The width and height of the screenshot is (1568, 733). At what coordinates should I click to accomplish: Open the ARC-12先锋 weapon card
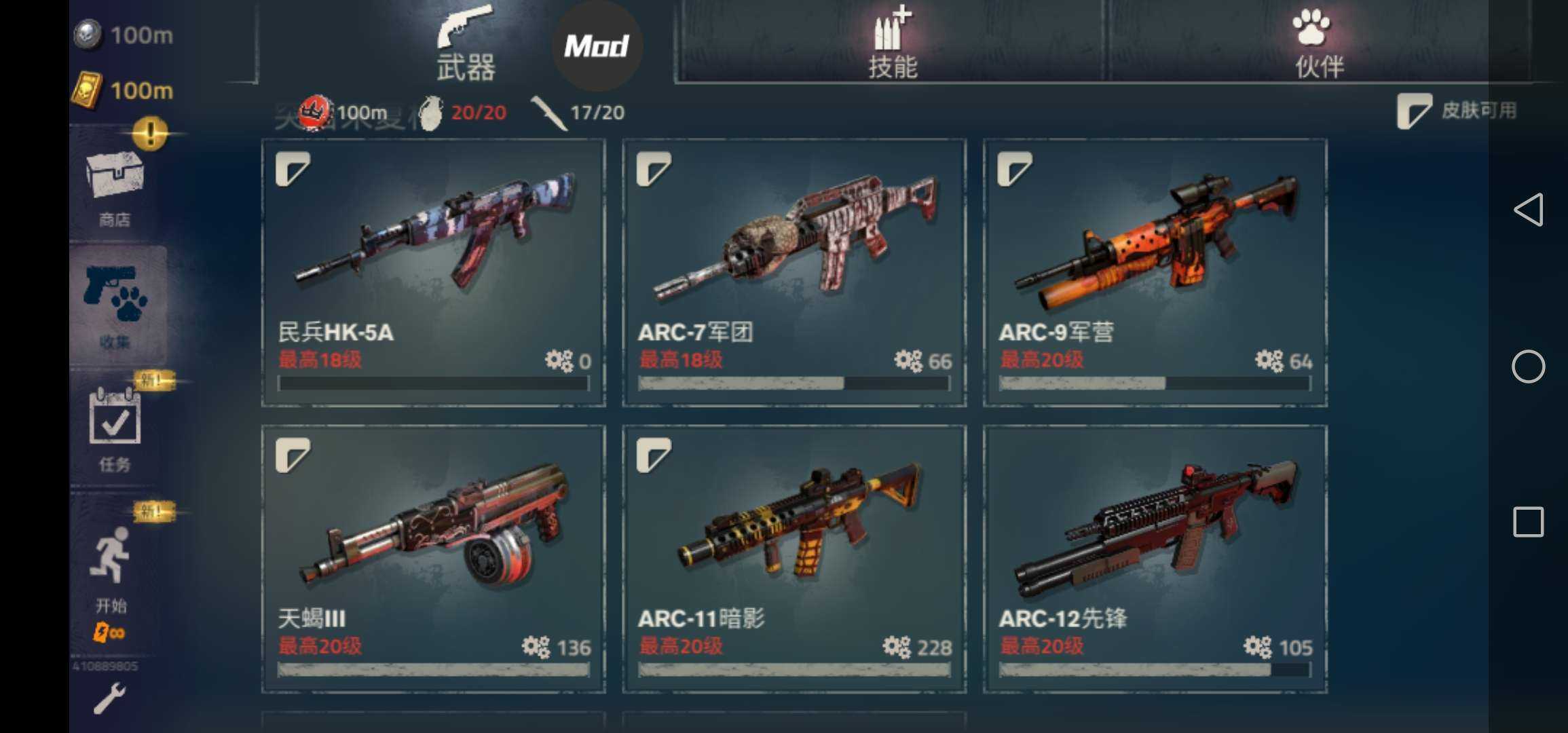pyautogui.click(x=1155, y=559)
